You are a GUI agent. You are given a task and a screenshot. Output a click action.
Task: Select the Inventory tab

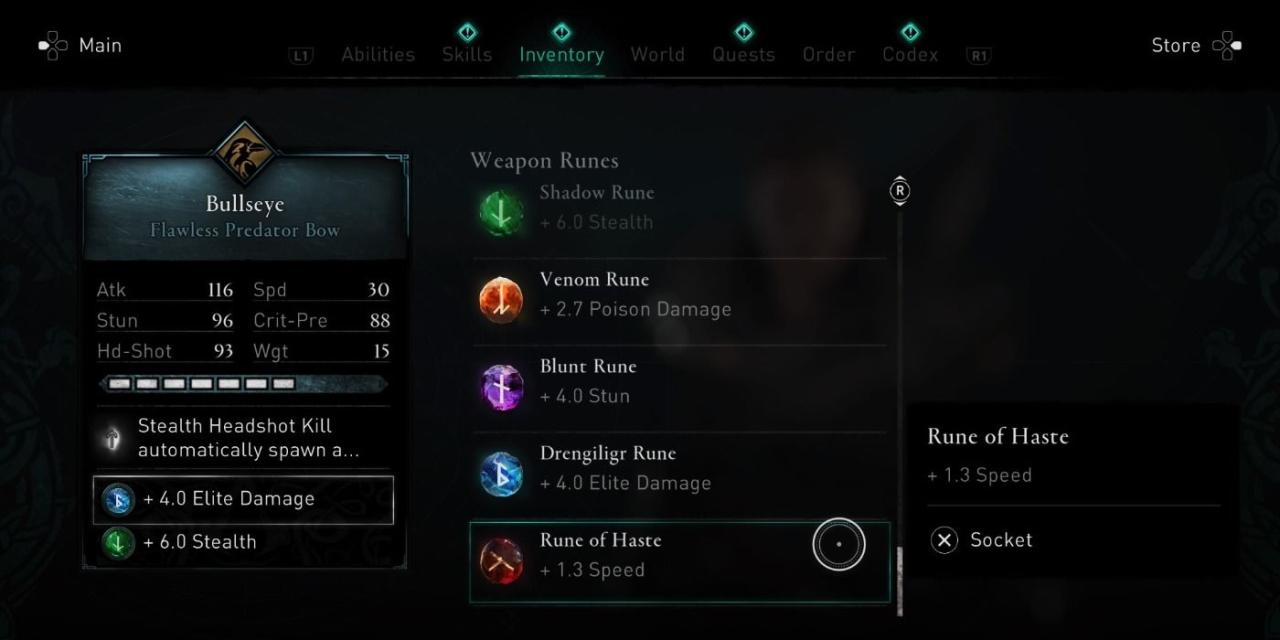tap(561, 54)
